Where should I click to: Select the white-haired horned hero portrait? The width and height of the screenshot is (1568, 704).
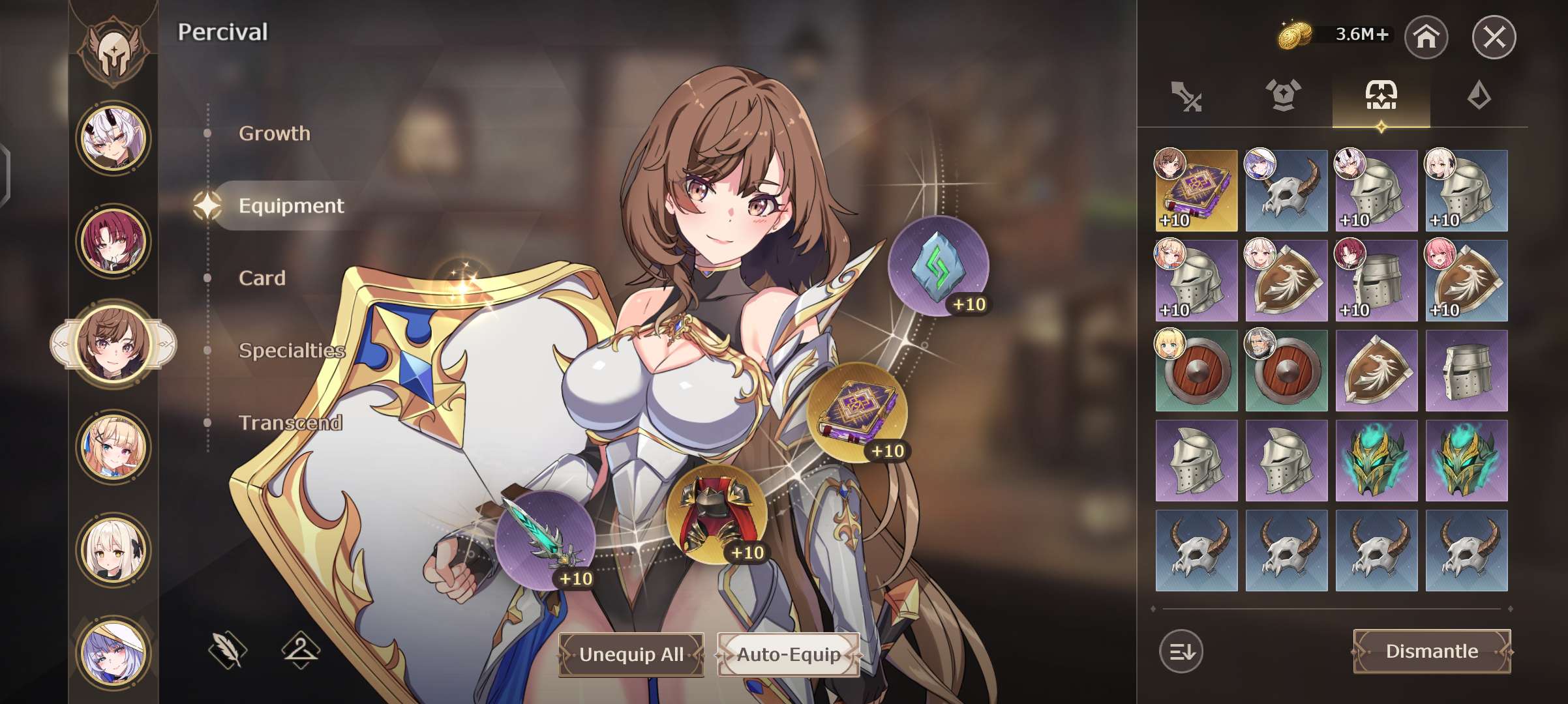[113, 138]
